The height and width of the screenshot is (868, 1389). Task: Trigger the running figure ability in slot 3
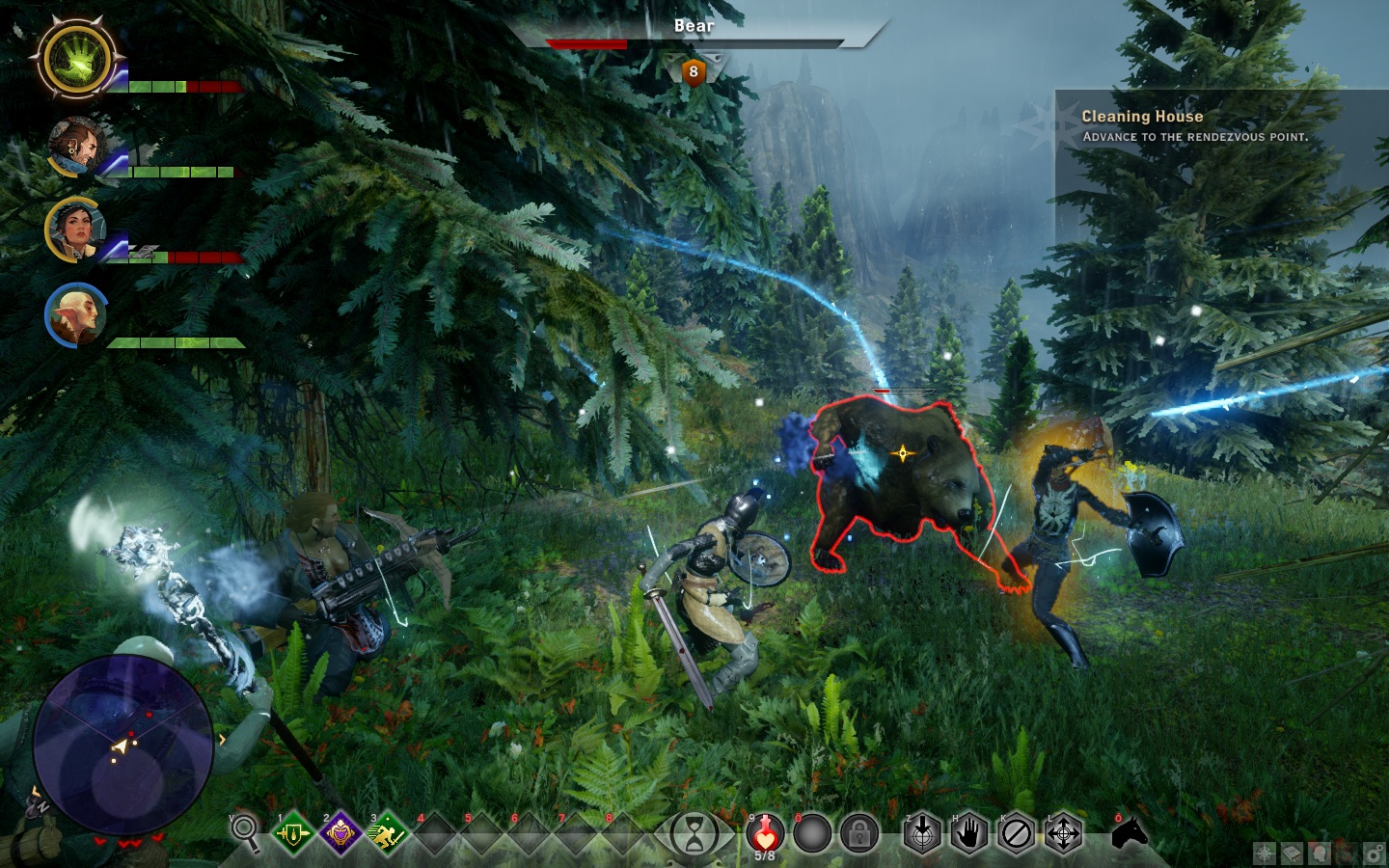[386, 833]
